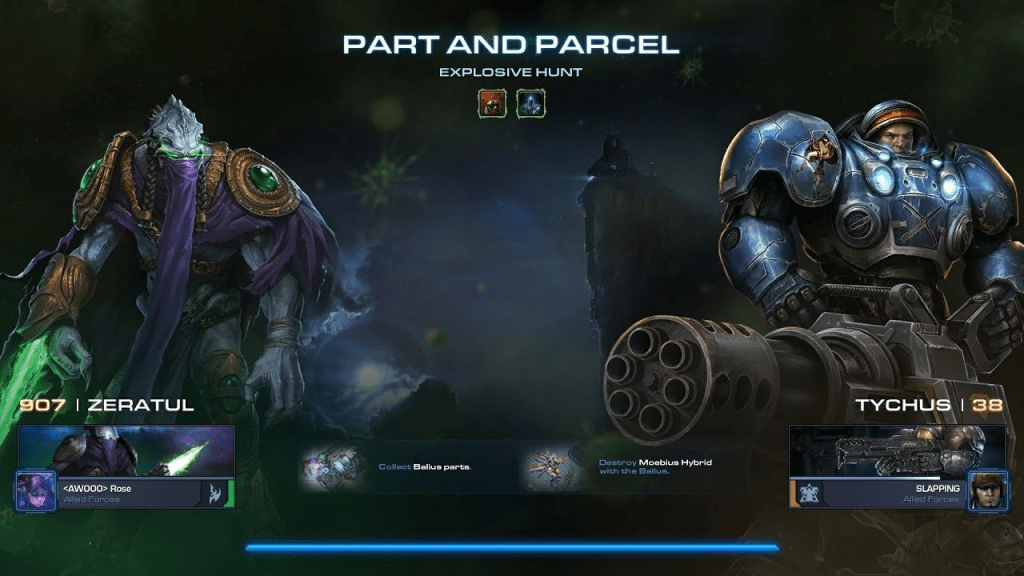This screenshot has width=1024, height=576.
Task: Open Rose's player portrait
Action: tap(35, 492)
